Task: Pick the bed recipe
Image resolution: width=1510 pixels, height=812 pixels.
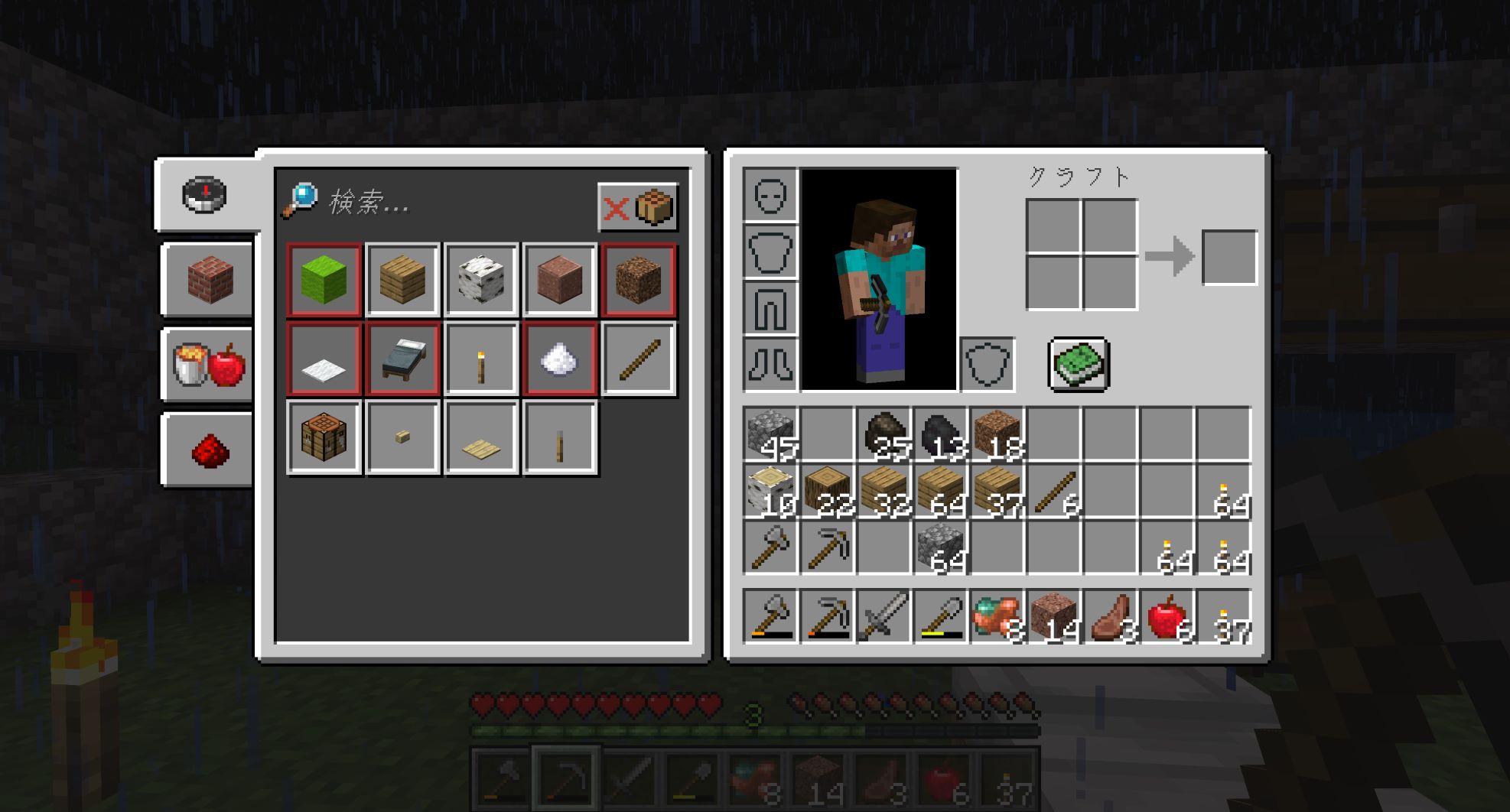Action: click(403, 359)
